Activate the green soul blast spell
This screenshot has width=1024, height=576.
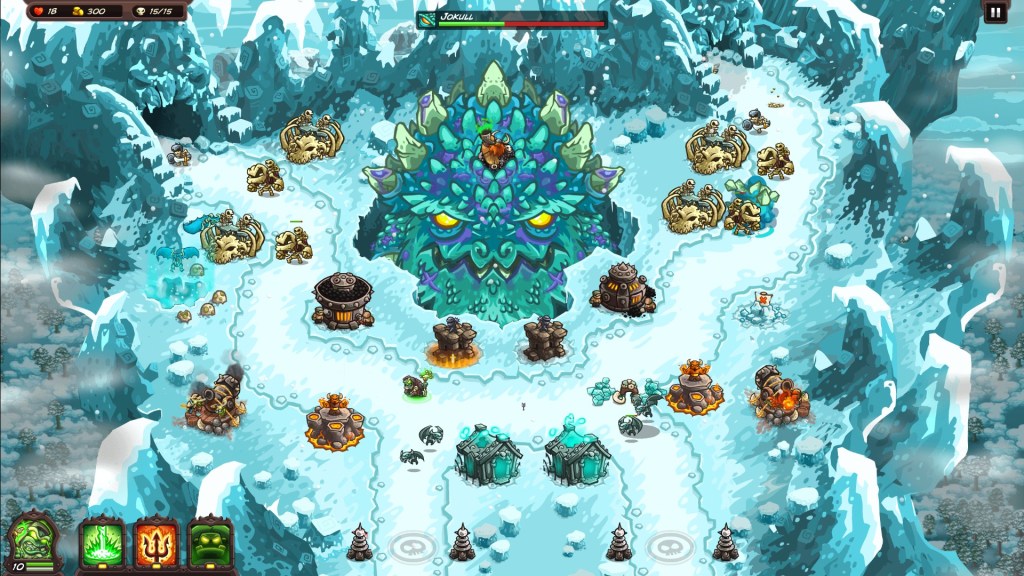tap(101, 543)
